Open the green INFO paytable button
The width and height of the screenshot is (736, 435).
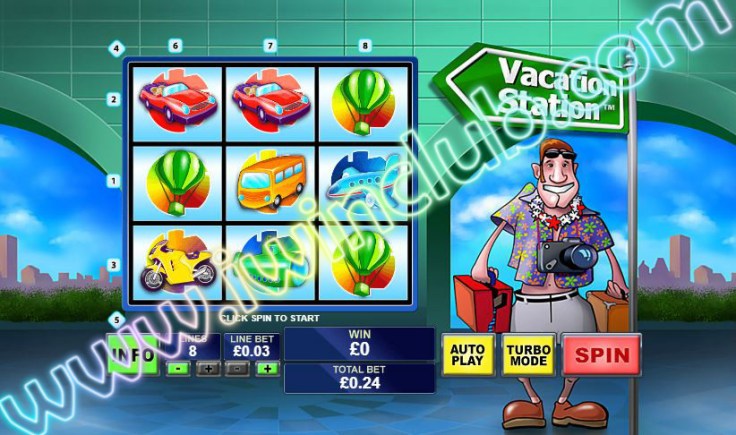pos(133,353)
